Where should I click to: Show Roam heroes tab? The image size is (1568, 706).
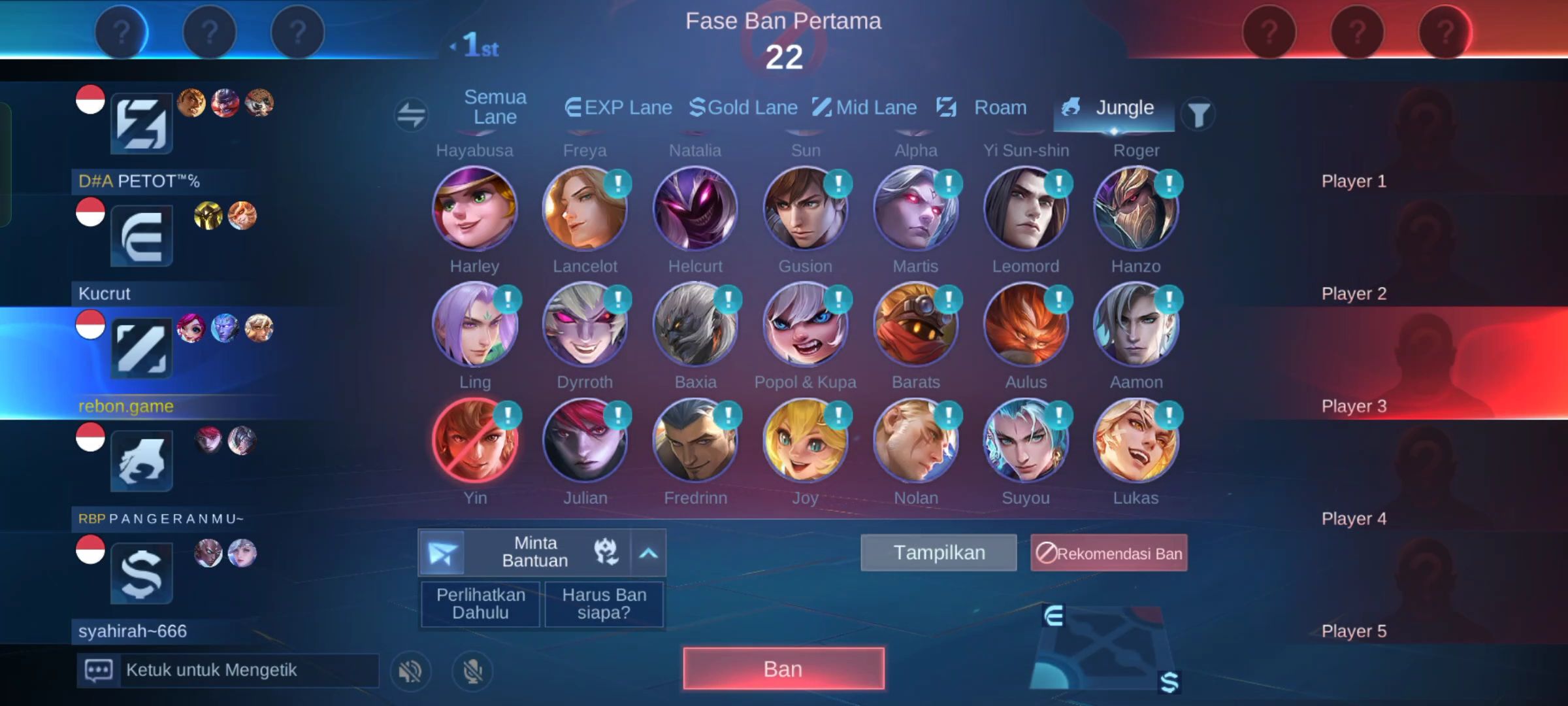982,107
